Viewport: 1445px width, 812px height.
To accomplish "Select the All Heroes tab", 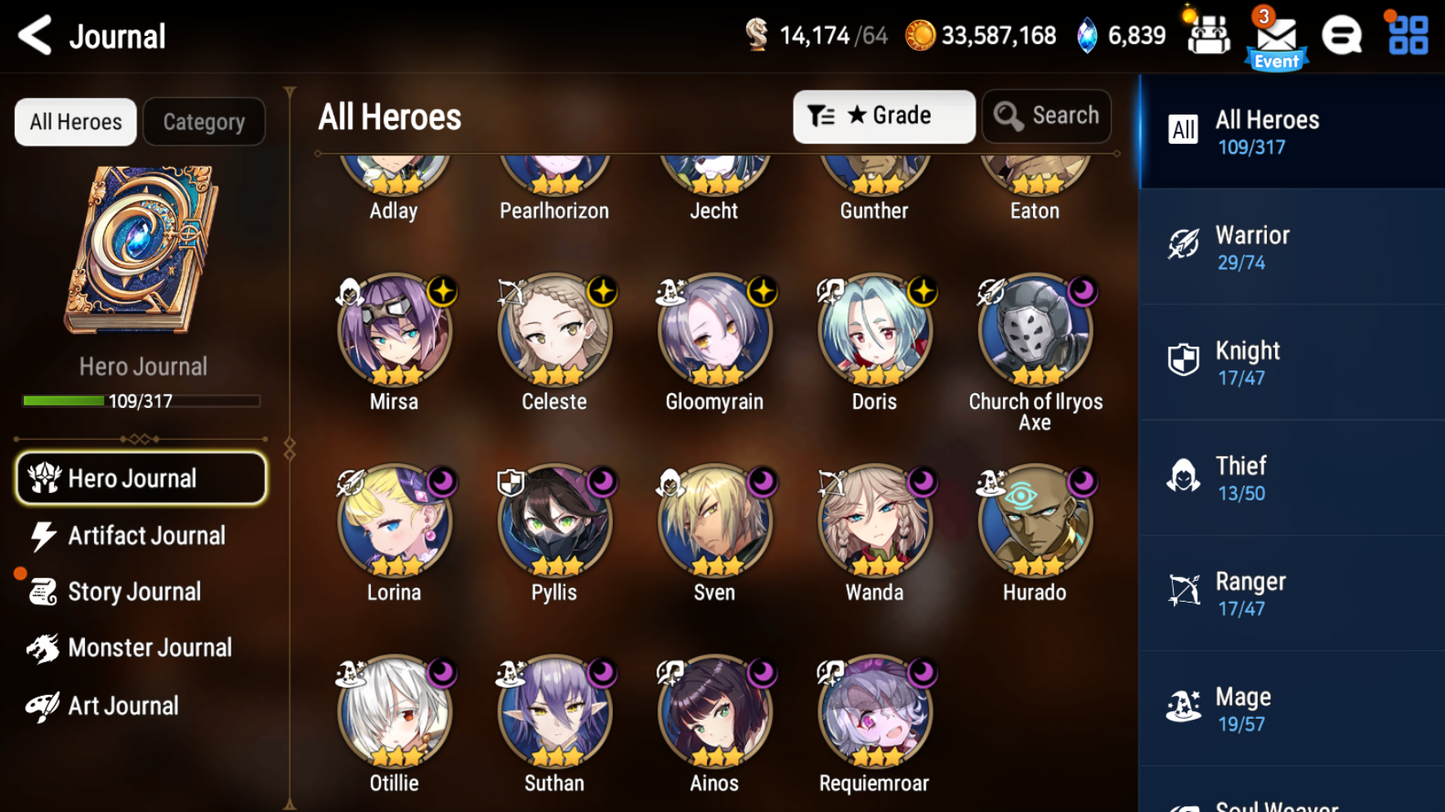I will pos(74,121).
